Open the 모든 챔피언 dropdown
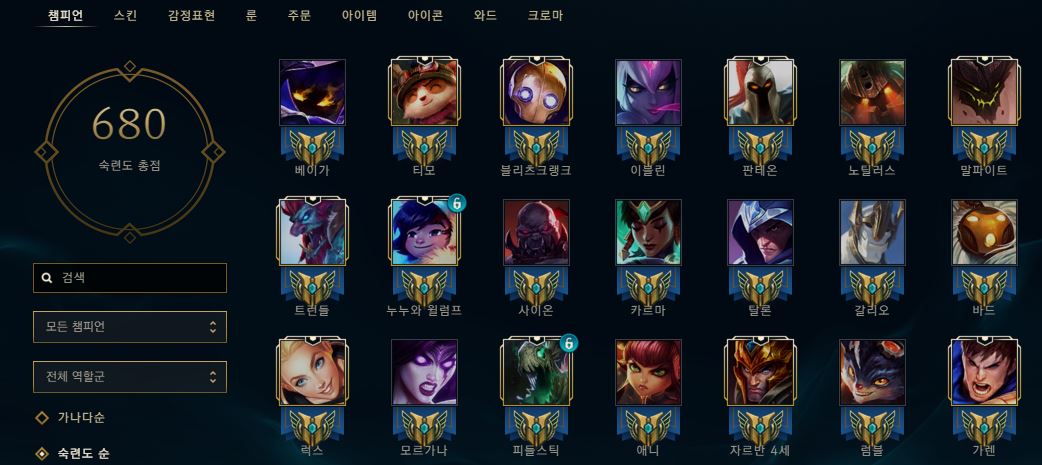 pyautogui.click(x=130, y=327)
